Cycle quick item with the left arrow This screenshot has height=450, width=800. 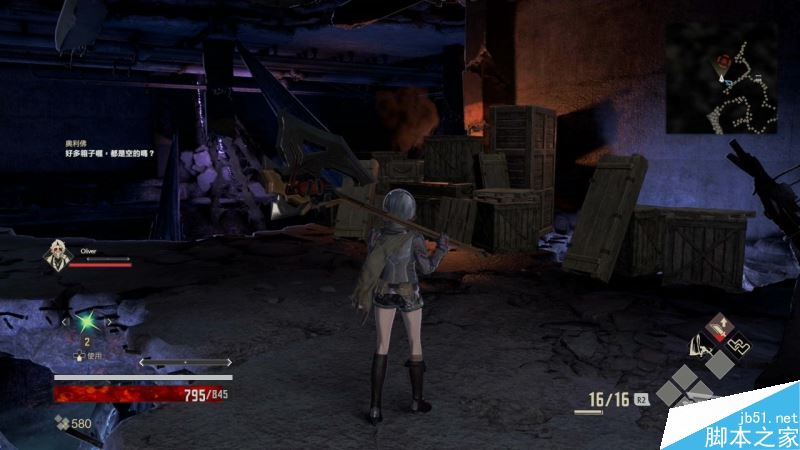click(66, 322)
